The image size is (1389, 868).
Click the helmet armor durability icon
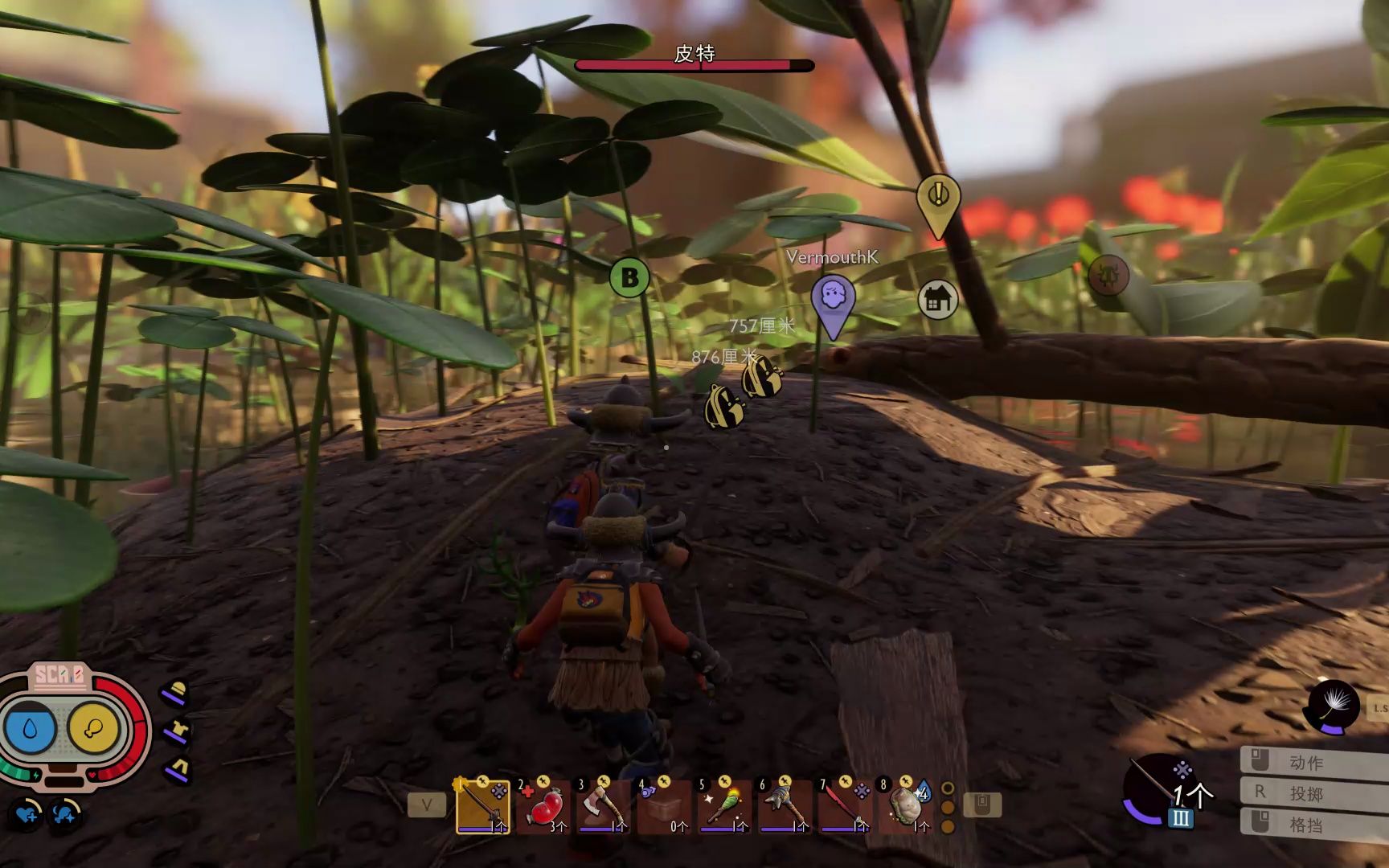175,693
